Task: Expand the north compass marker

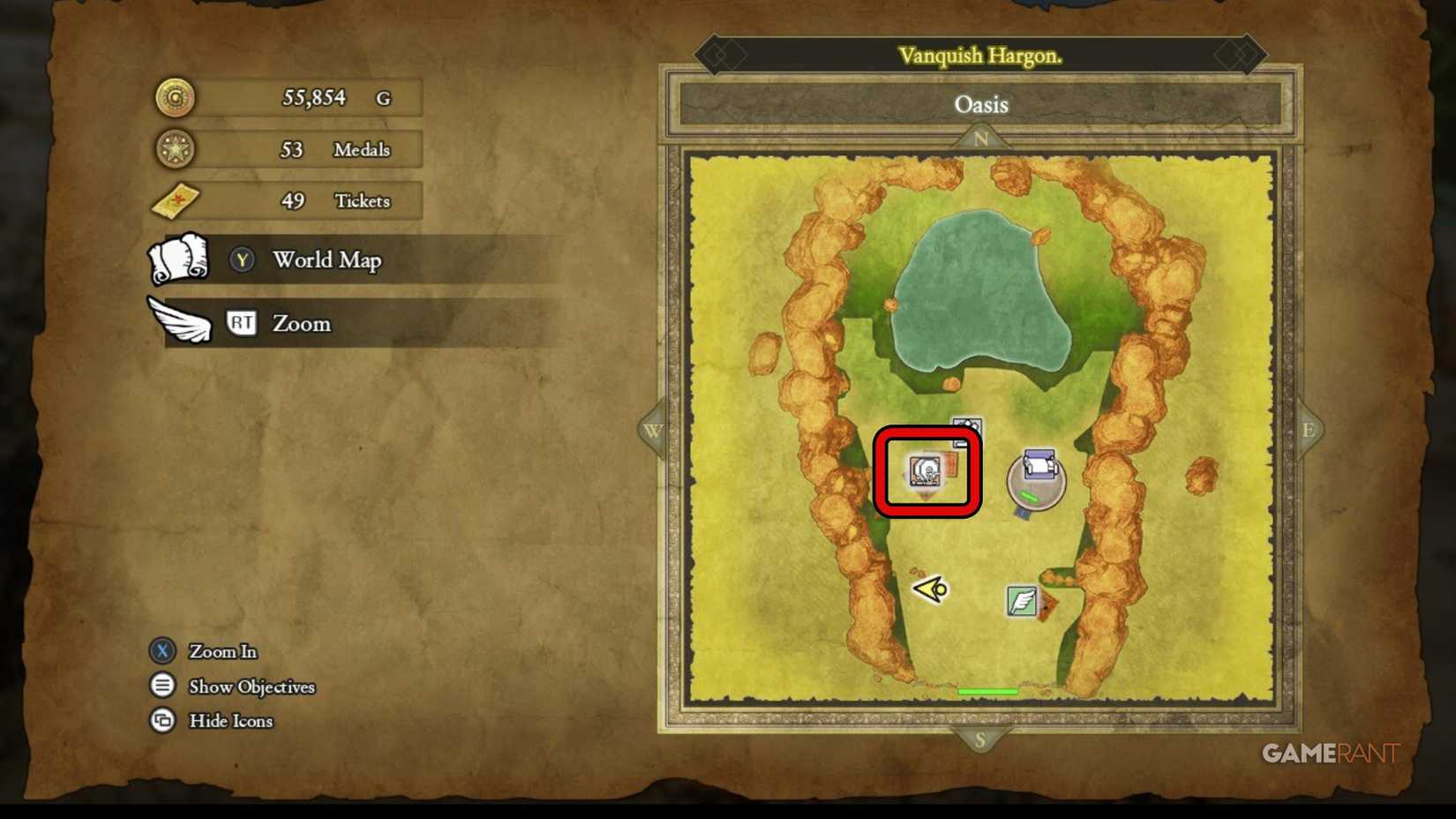Action: click(x=981, y=137)
